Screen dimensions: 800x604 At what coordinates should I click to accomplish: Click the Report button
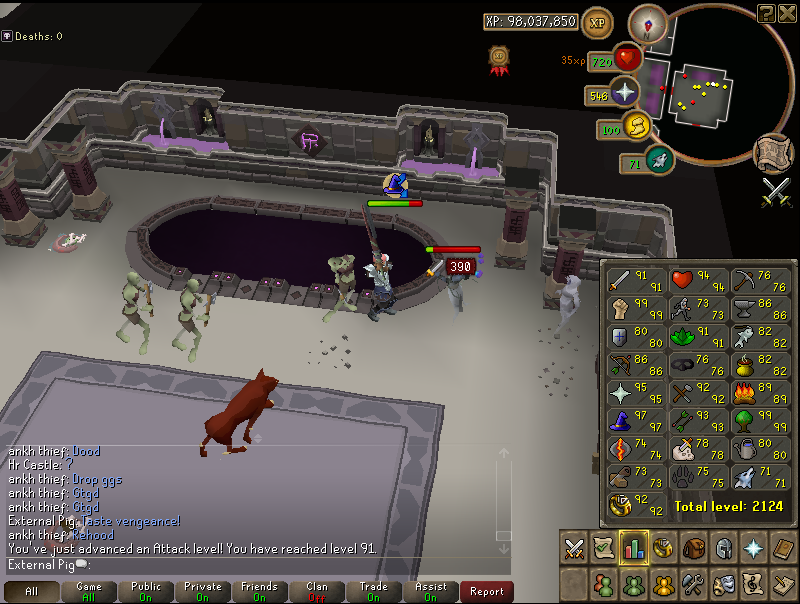(x=486, y=591)
